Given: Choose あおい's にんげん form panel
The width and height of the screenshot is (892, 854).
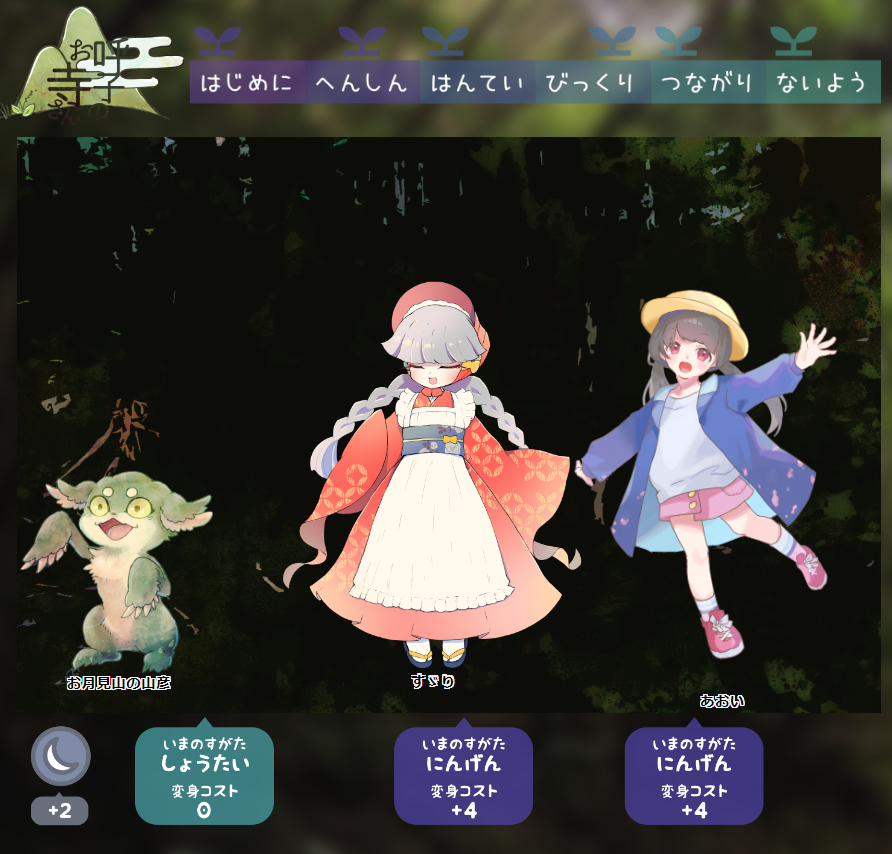Looking at the screenshot, I should pyautogui.click(x=694, y=776).
